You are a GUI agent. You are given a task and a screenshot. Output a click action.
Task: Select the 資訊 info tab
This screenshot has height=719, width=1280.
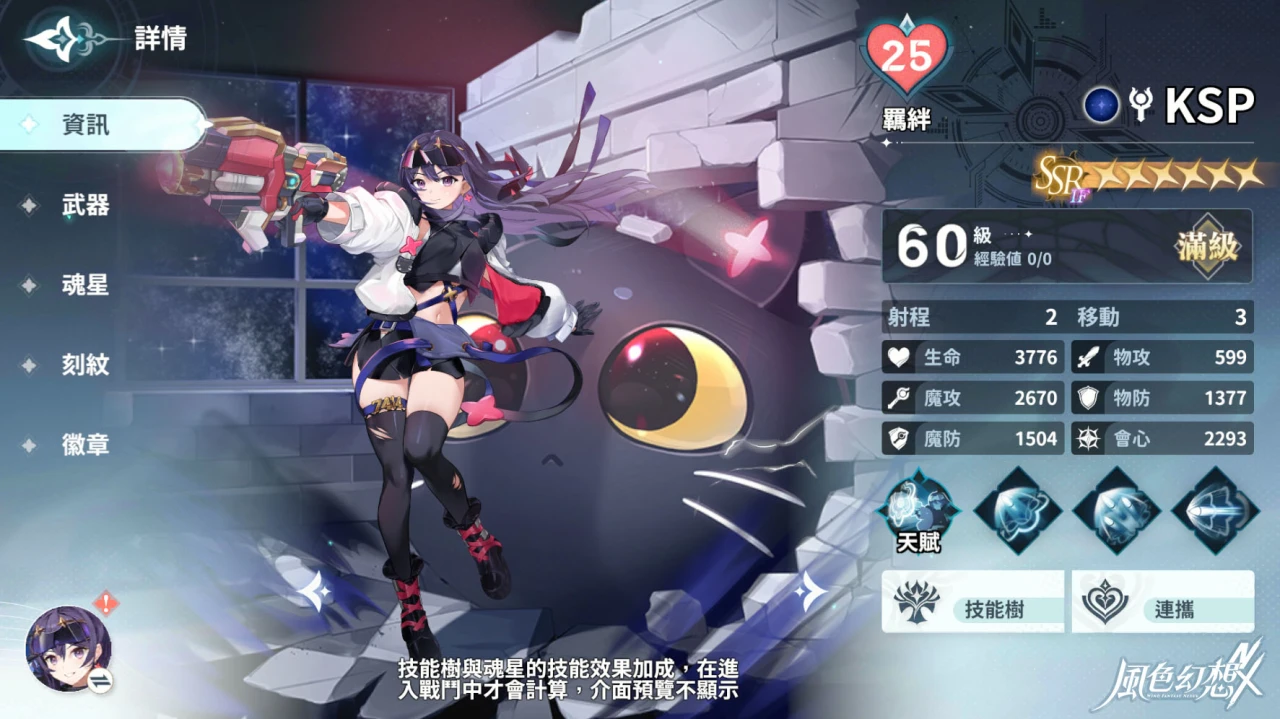click(x=86, y=125)
